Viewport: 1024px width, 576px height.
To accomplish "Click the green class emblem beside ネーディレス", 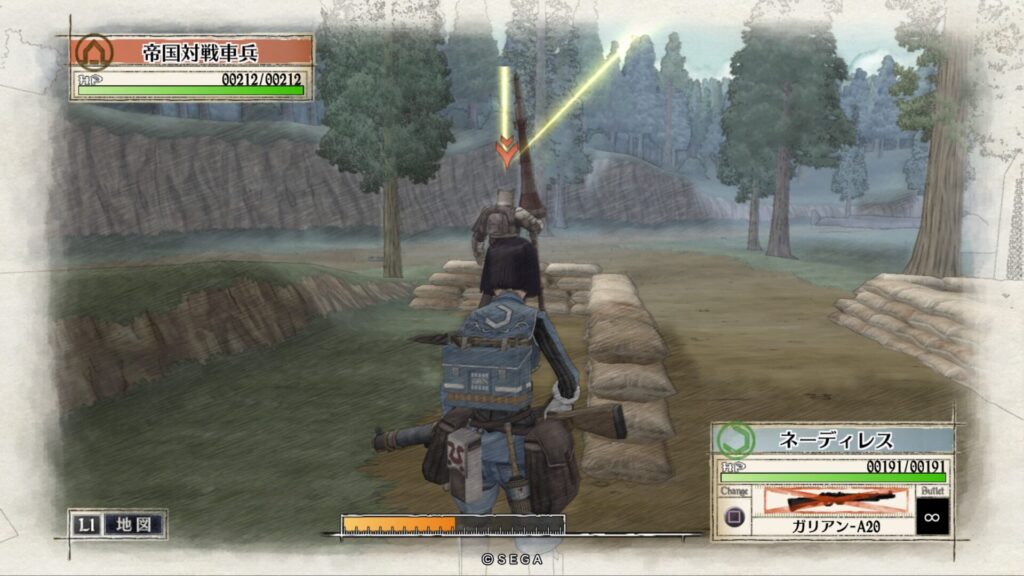I will 736,440.
